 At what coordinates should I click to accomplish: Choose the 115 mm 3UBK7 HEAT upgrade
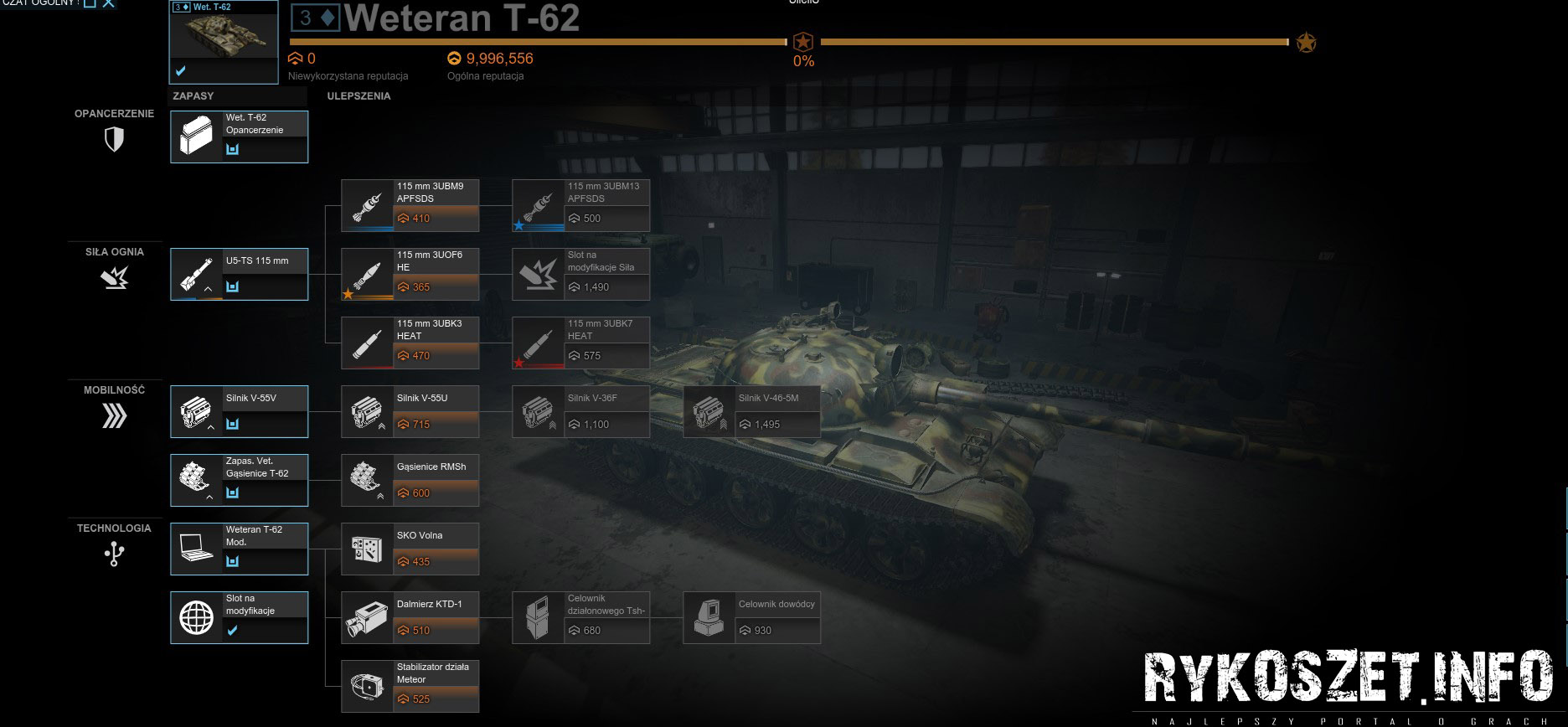[581, 343]
